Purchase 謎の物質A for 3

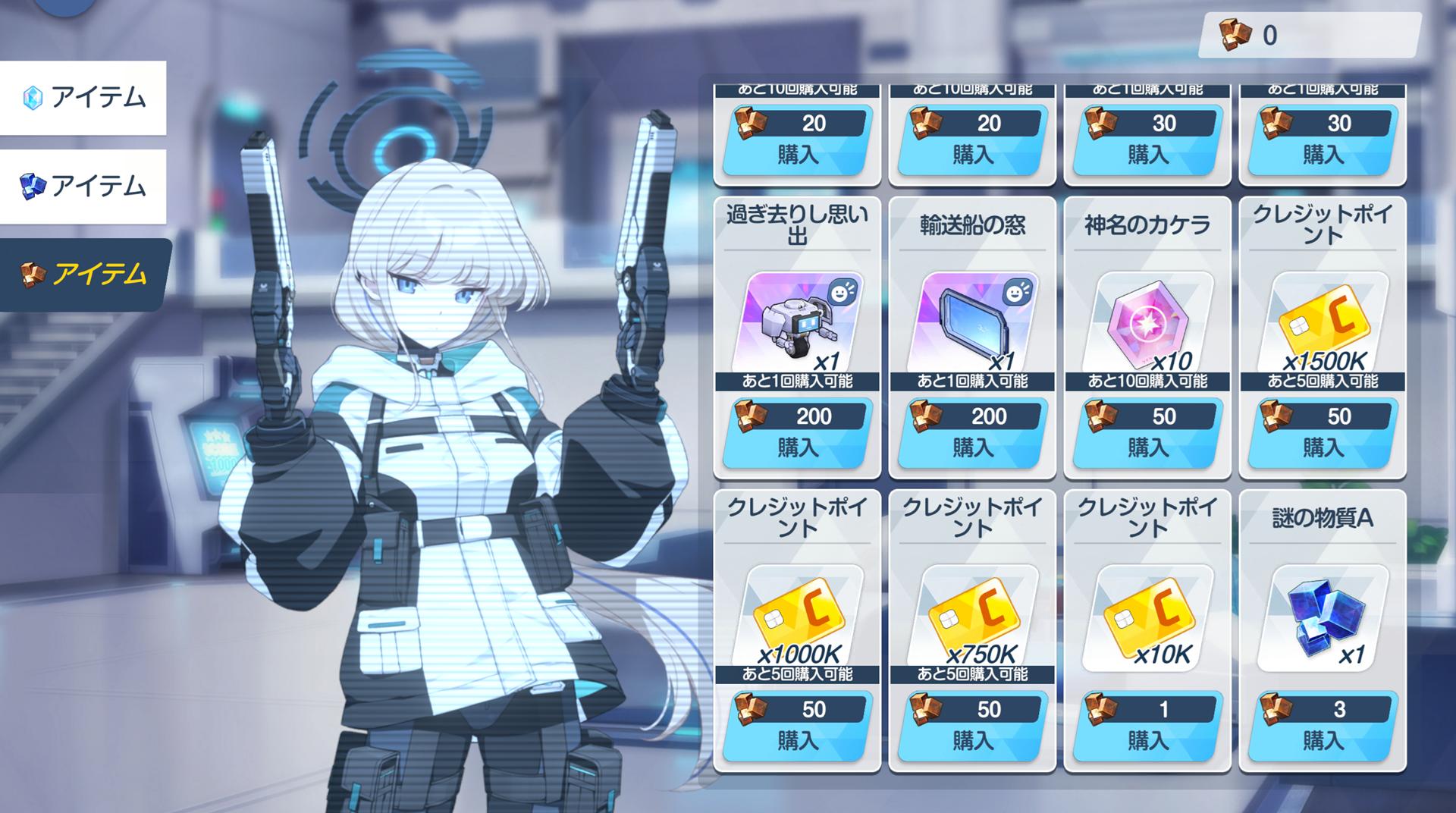[x=1323, y=727]
